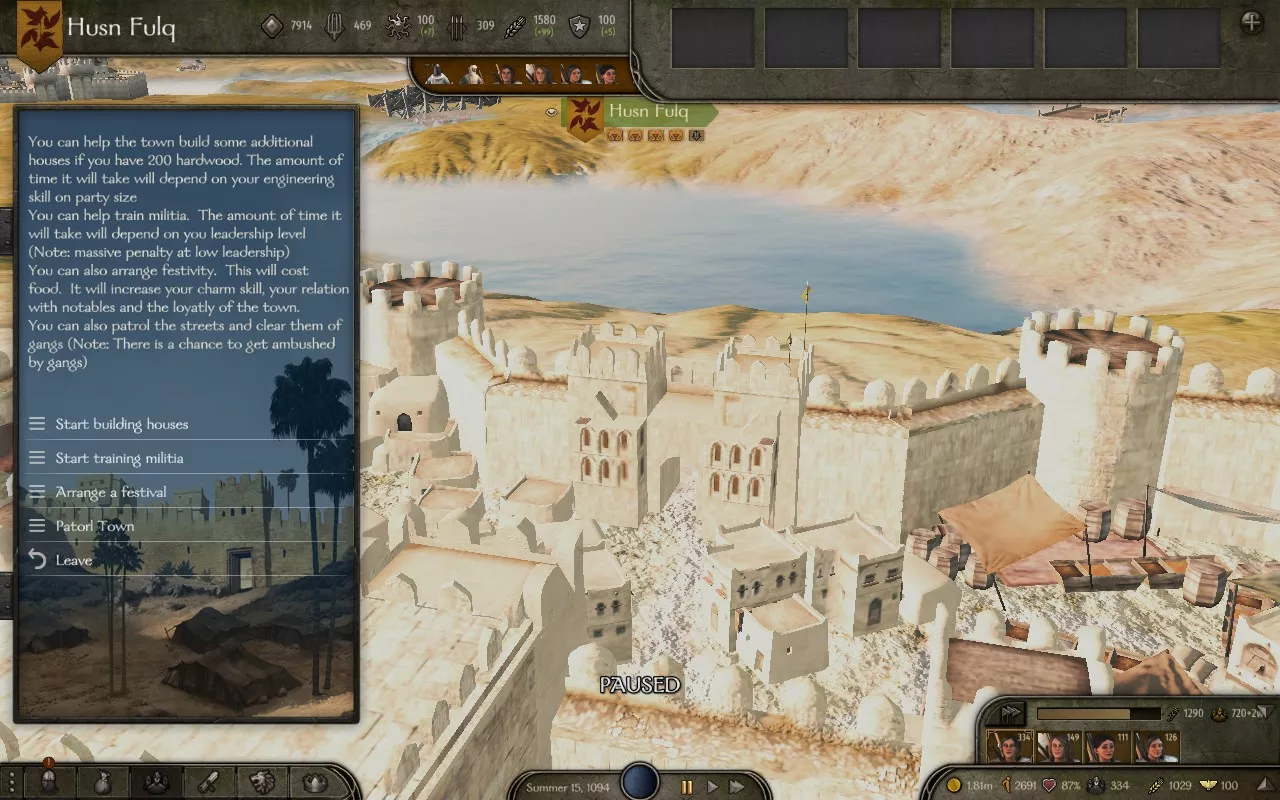Leave the town menu

click(73, 560)
